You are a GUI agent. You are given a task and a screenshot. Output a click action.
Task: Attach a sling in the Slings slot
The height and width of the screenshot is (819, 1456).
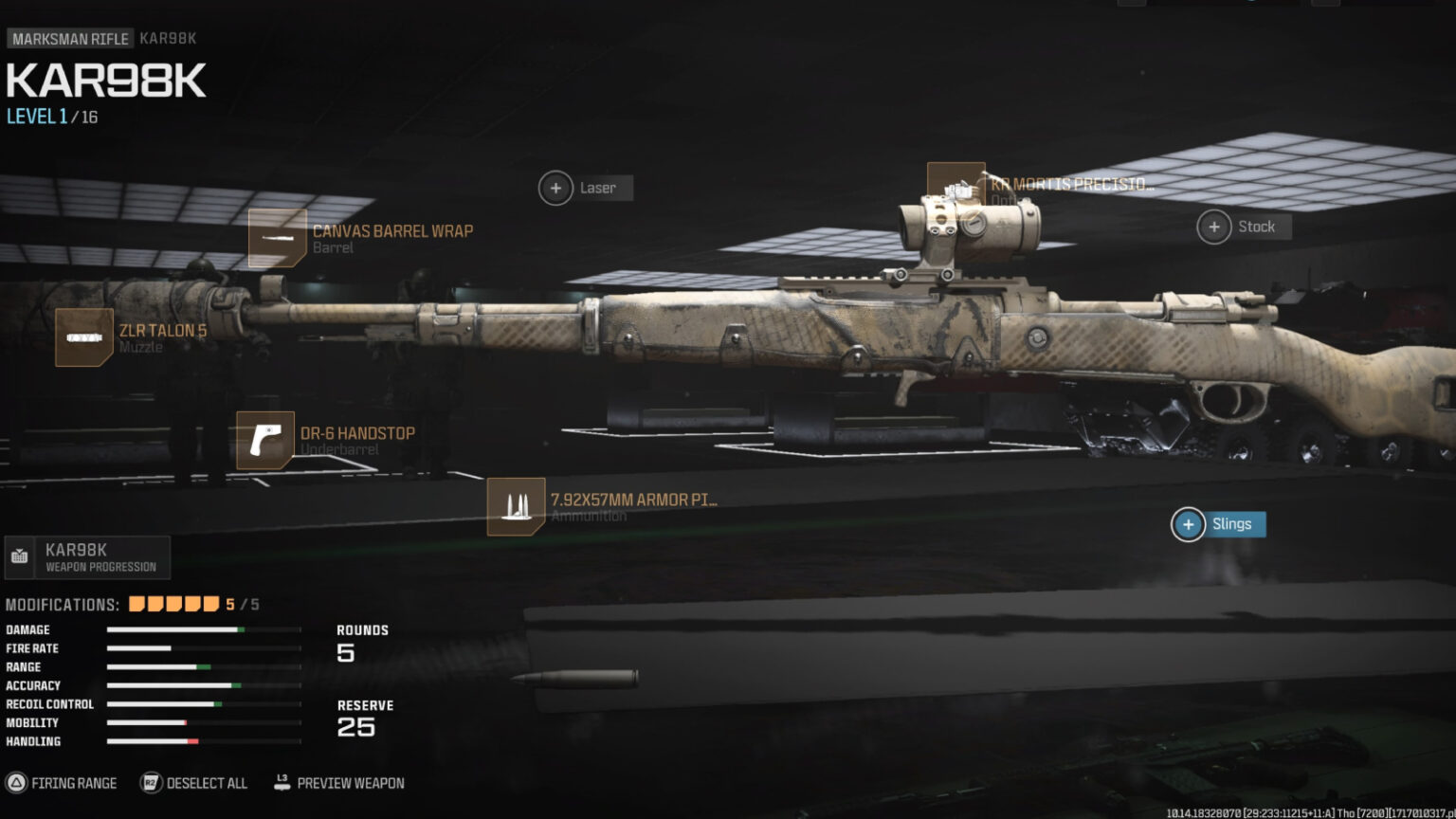[1188, 524]
